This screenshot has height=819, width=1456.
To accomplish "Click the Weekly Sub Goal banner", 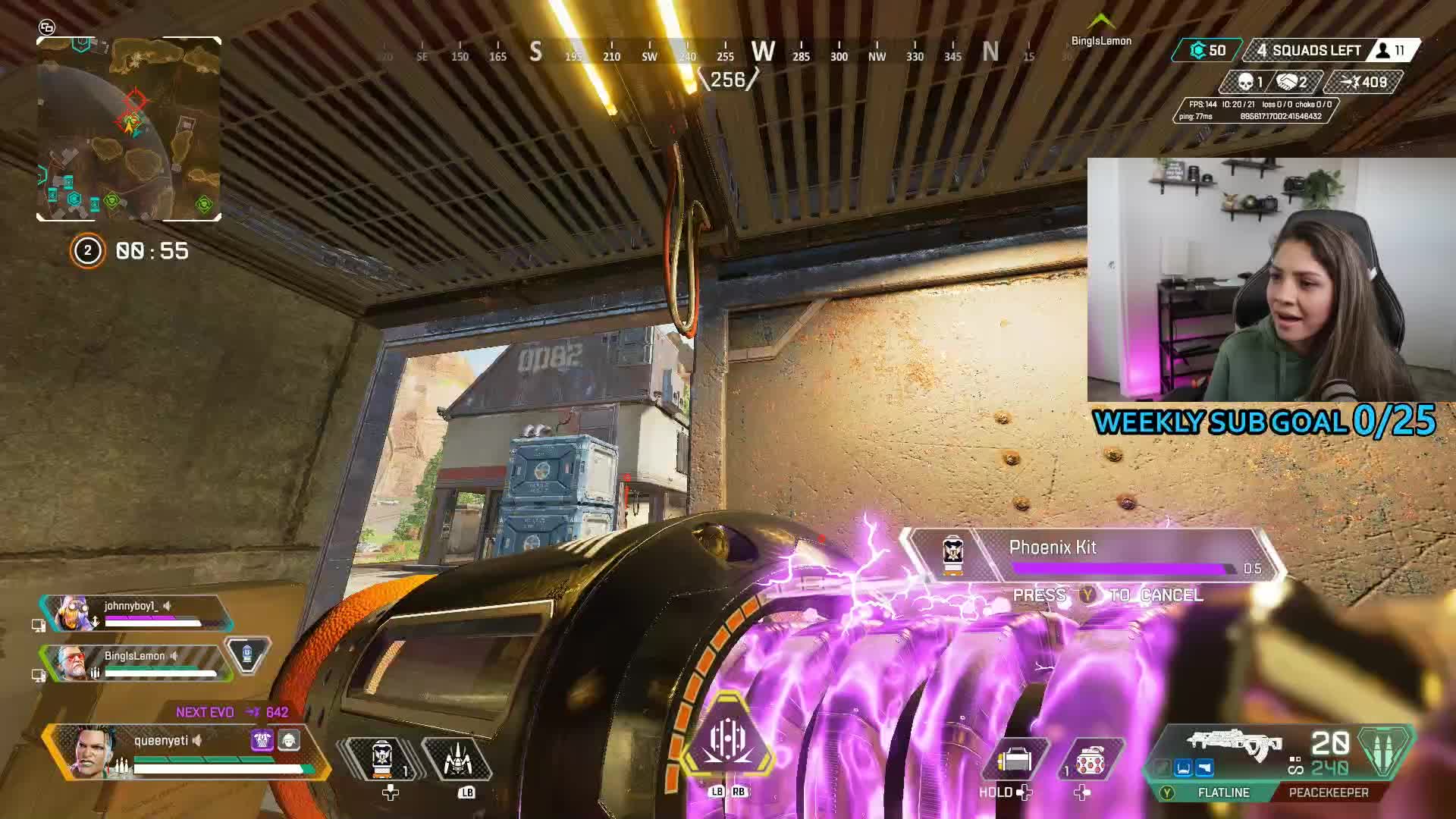I will coord(1264,422).
